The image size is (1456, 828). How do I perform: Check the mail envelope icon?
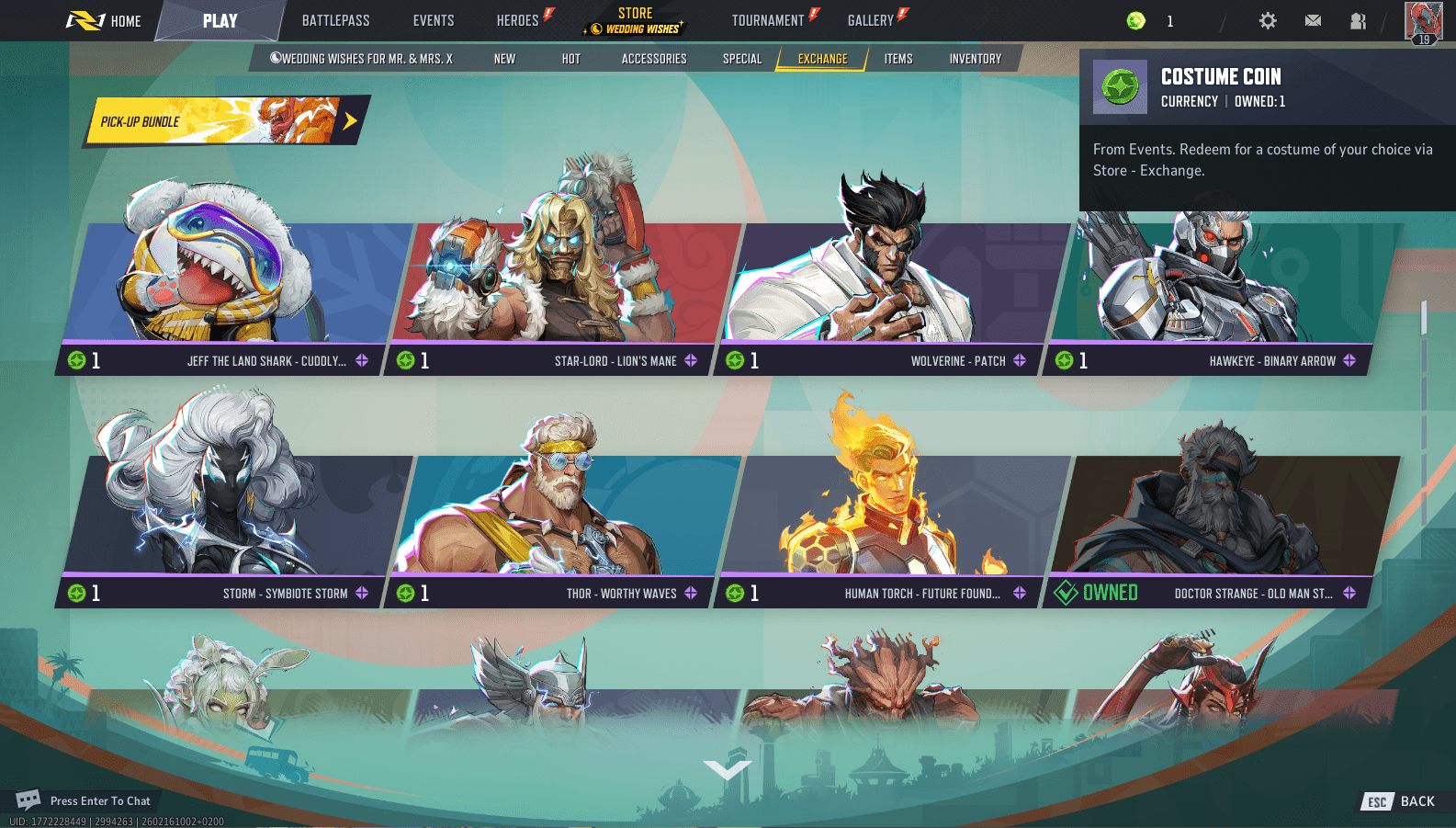click(1313, 21)
